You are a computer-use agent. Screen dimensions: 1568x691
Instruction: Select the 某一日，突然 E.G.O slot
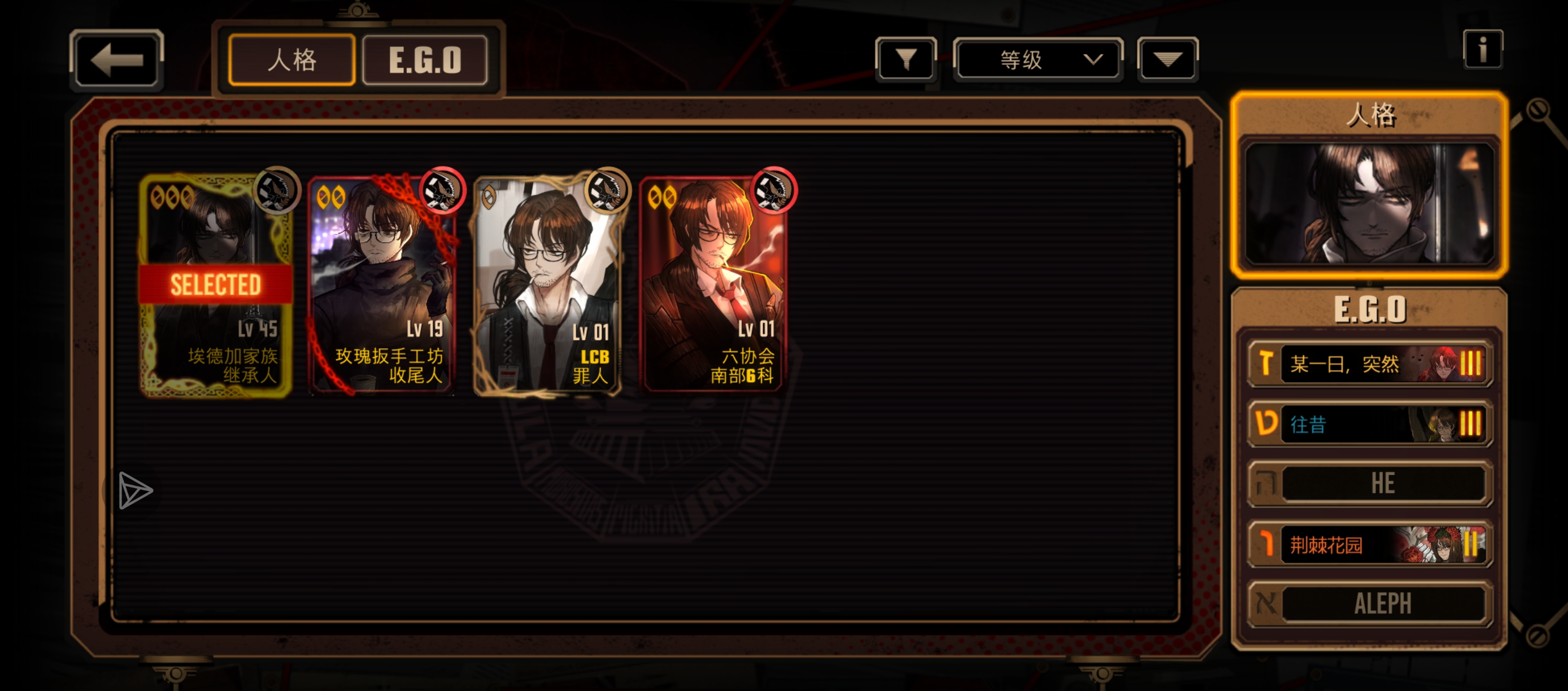[1370, 364]
